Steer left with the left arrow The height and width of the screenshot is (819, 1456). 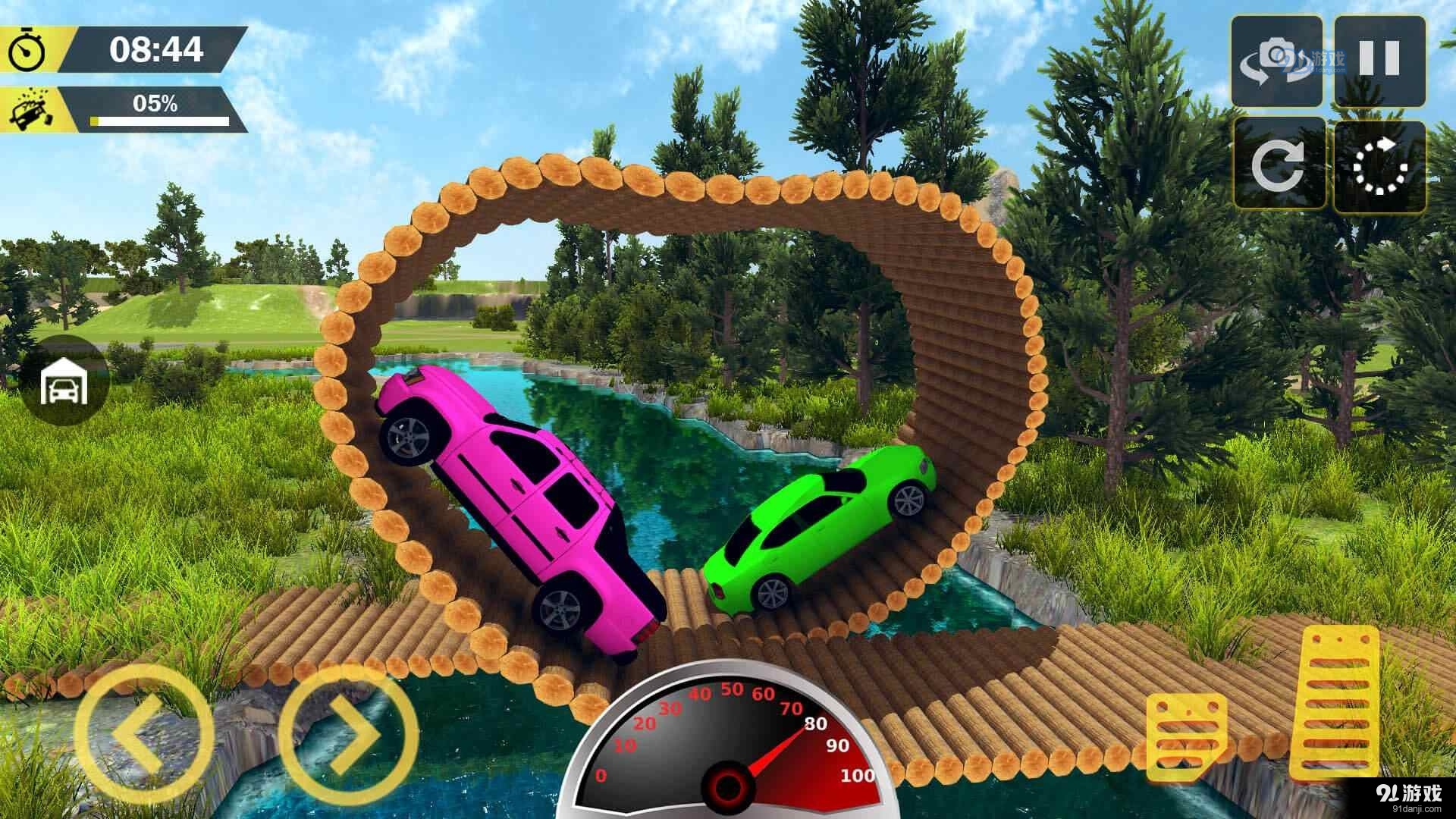tap(143, 733)
